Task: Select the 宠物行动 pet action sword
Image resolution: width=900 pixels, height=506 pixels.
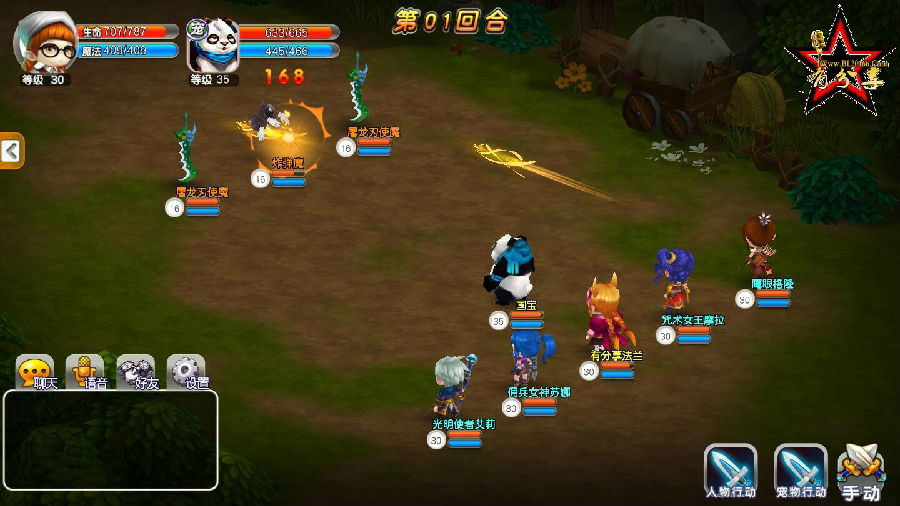Action: click(x=800, y=470)
